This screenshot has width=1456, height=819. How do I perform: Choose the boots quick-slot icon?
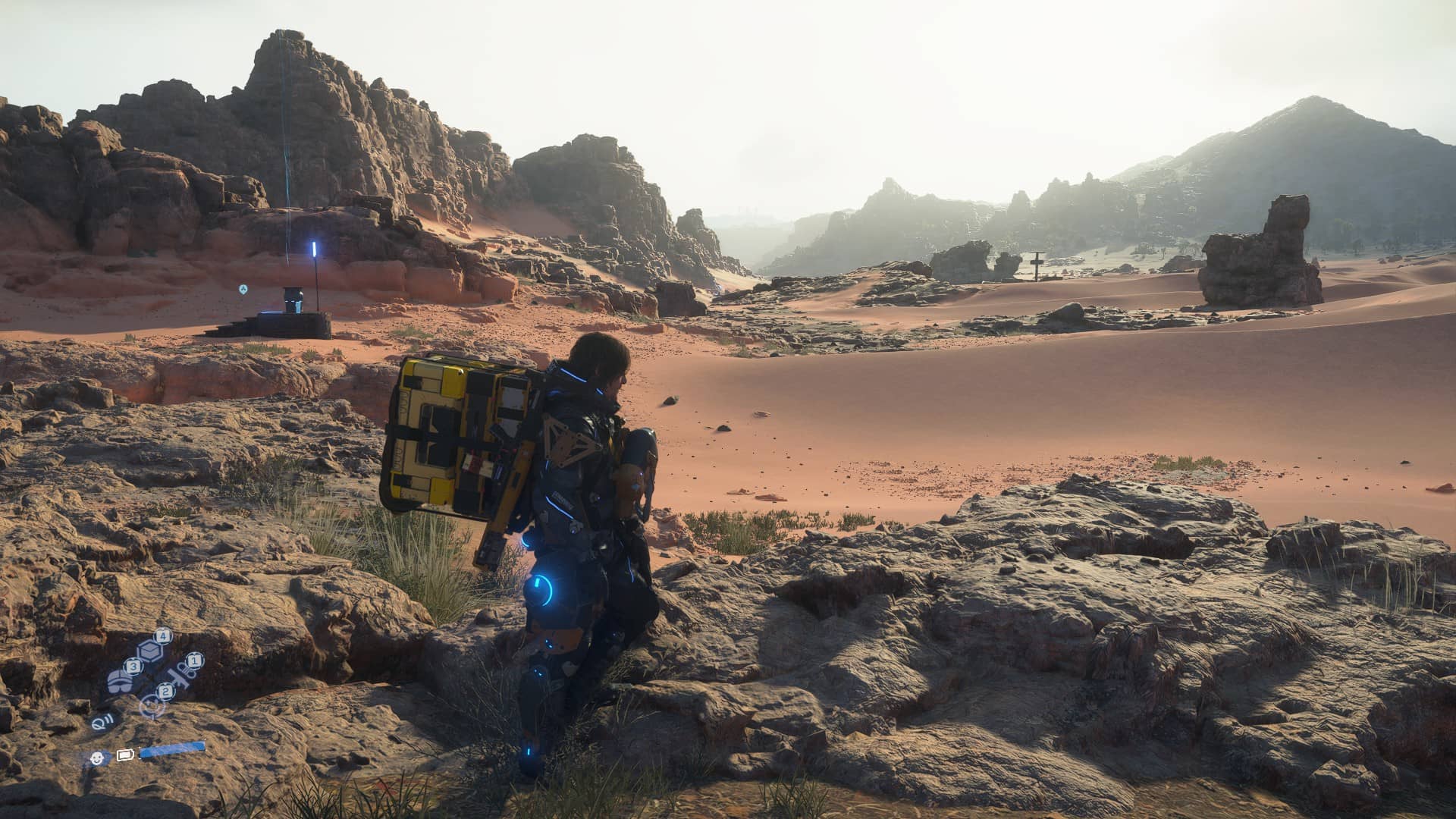(x=120, y=680)
